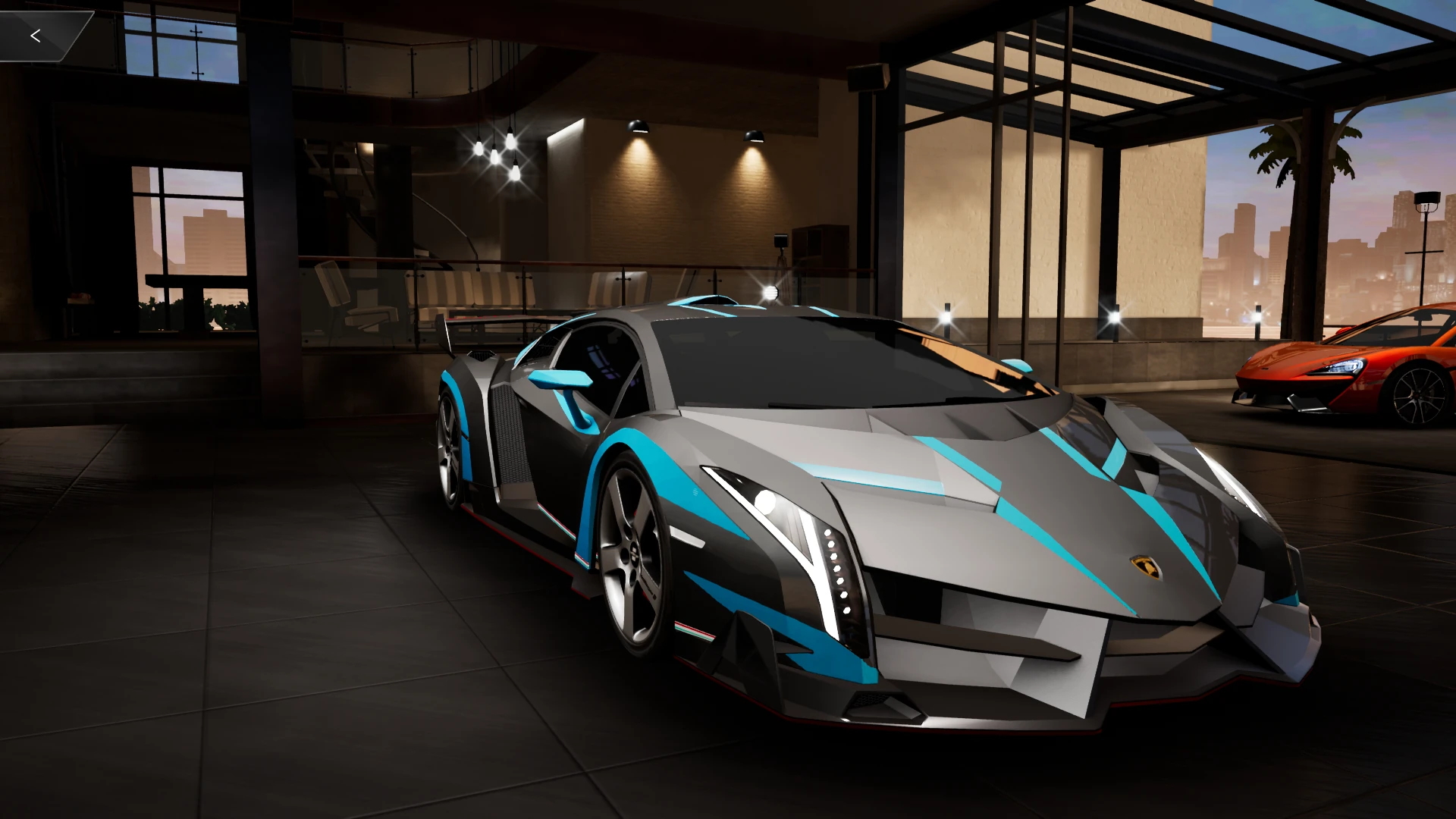
Task: Click the back button chevron icon
Action: pos(35,35)
